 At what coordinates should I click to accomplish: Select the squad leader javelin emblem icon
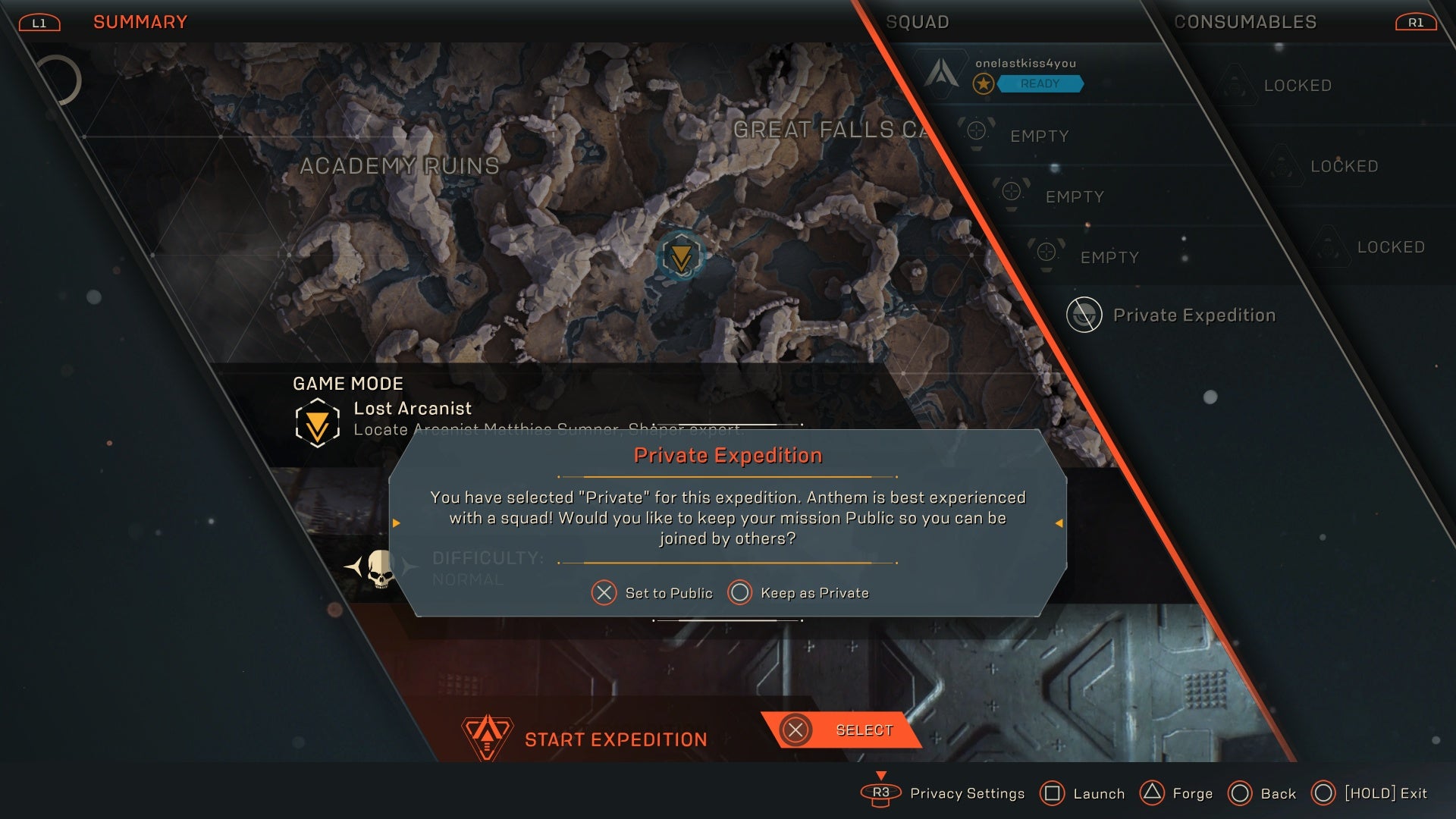point(943,74)
